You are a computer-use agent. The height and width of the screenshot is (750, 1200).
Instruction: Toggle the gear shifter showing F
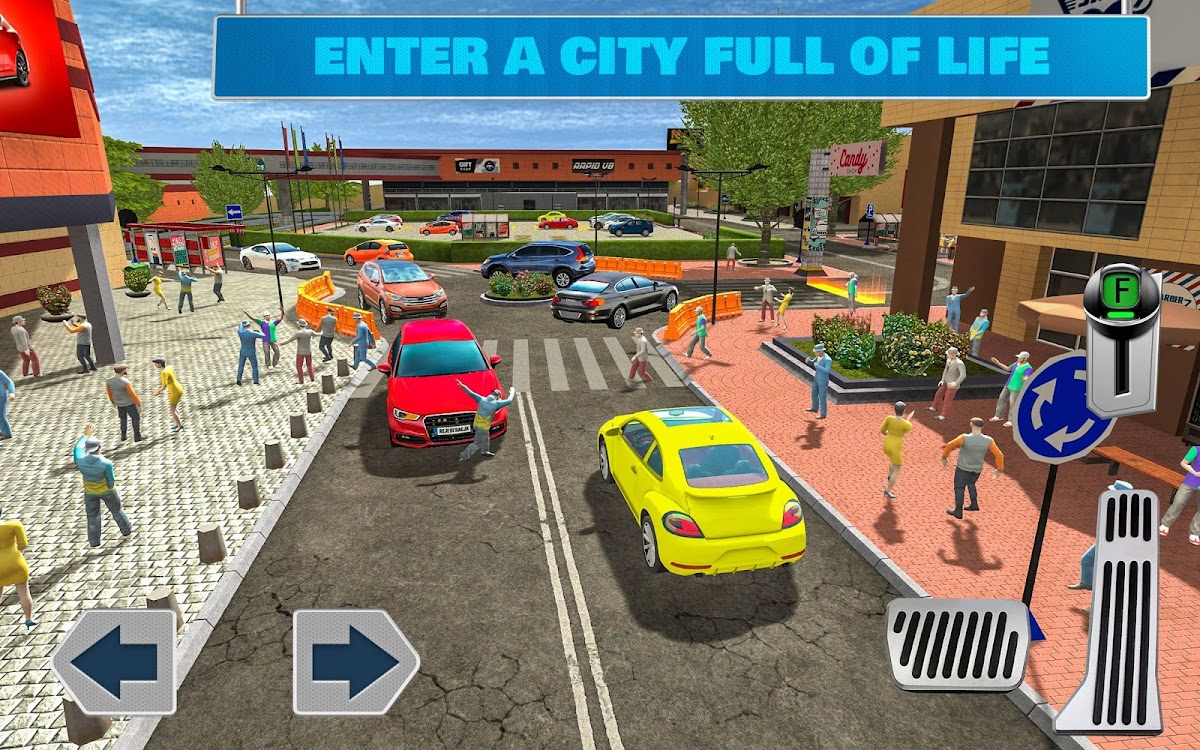click(x=1121, y=338)
